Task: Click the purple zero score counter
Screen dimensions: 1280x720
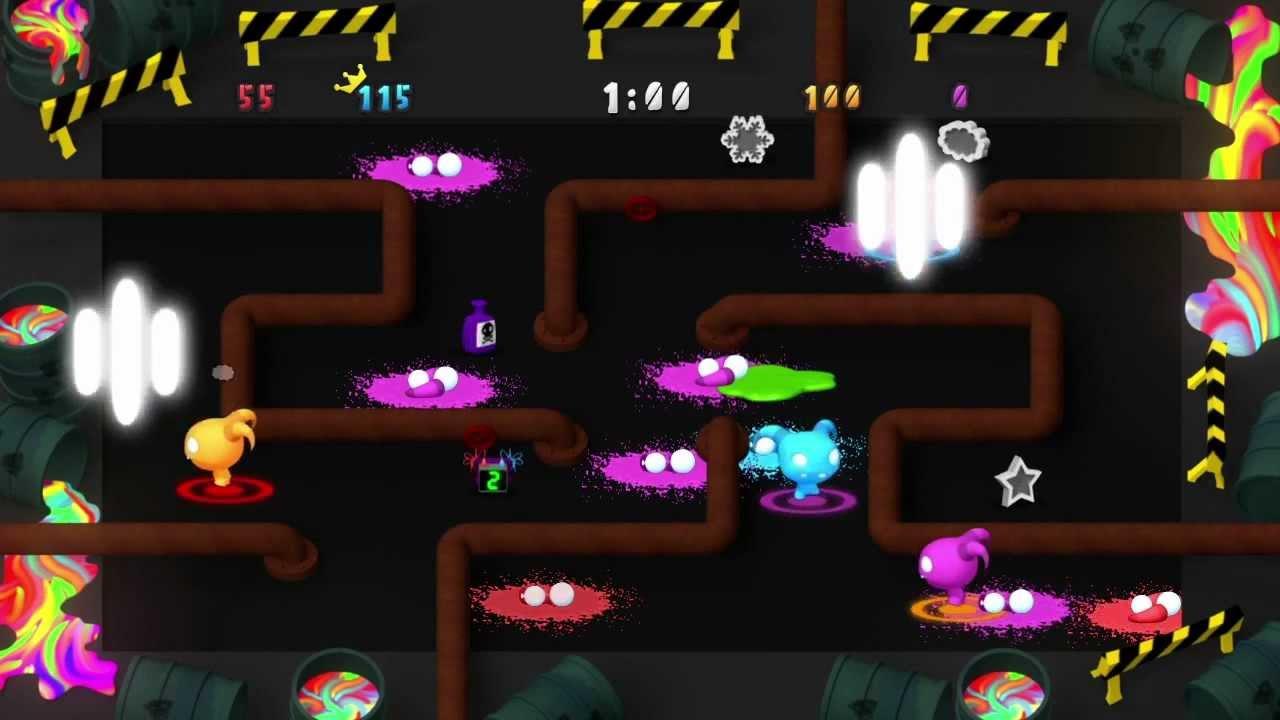Action: (x=961, y=95)
